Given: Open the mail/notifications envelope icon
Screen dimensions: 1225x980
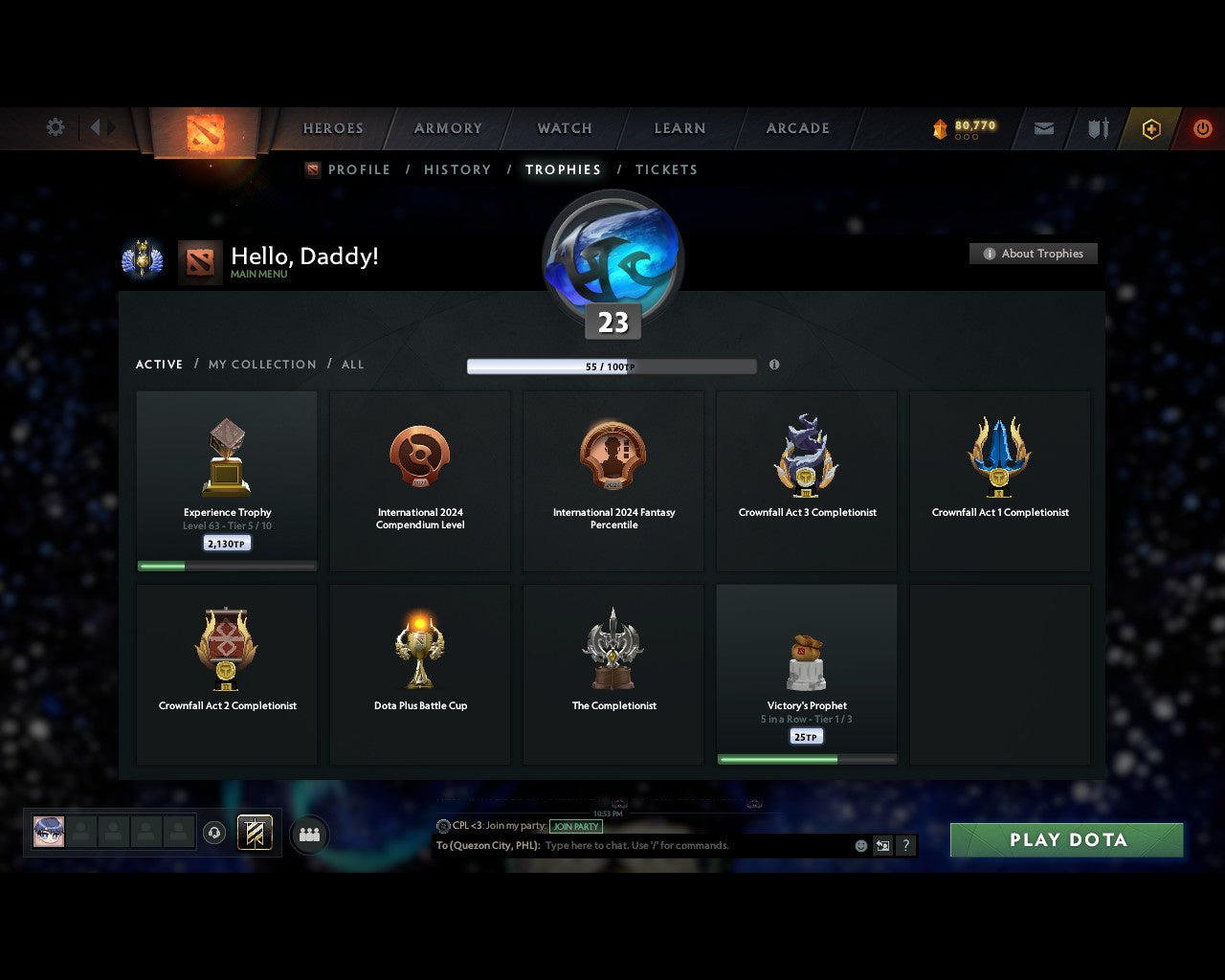Looking at the screenshot, I should click(x=1043, y=128).
